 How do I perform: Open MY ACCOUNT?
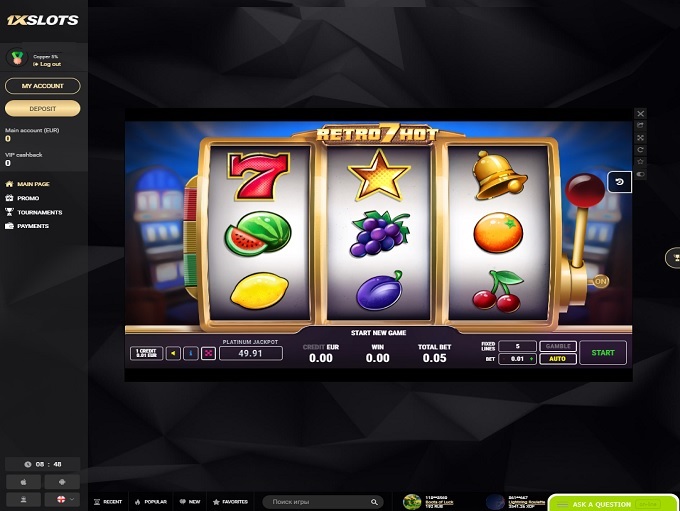point(43,86)
